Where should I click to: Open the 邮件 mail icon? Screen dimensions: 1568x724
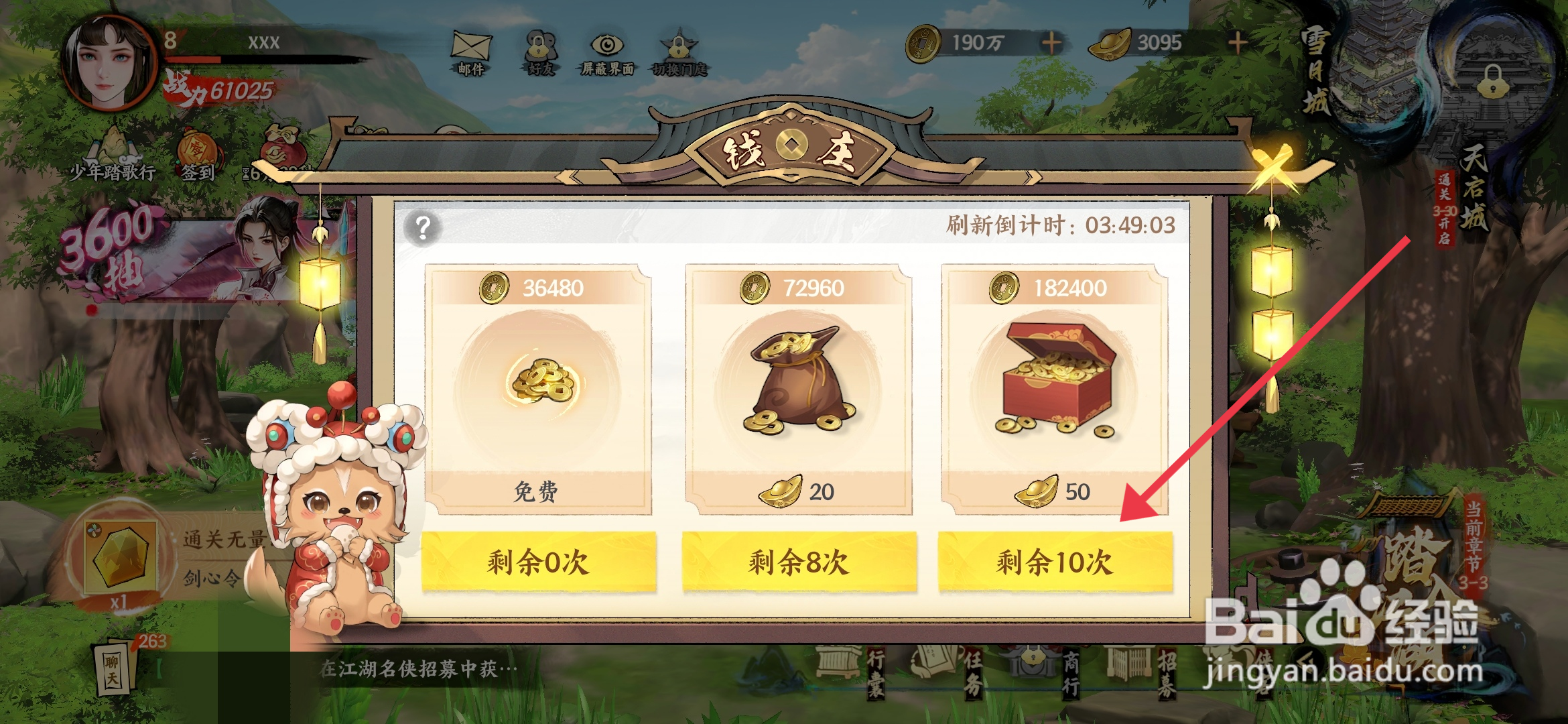[x=471, y=47]
